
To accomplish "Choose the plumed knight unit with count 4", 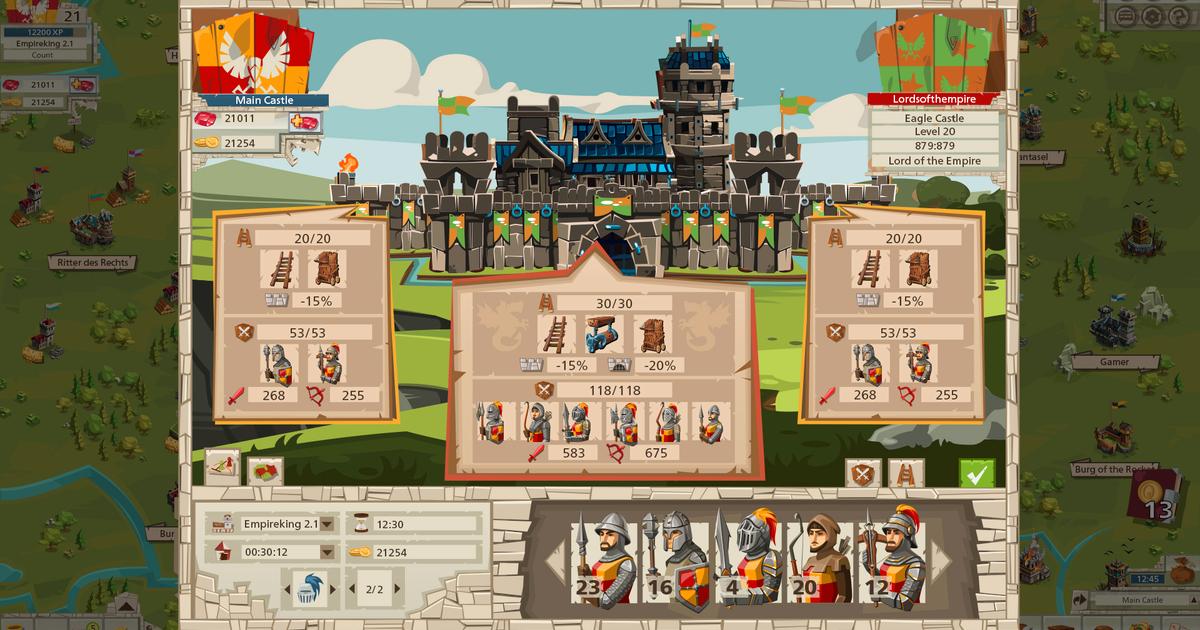I will (746, 560).
